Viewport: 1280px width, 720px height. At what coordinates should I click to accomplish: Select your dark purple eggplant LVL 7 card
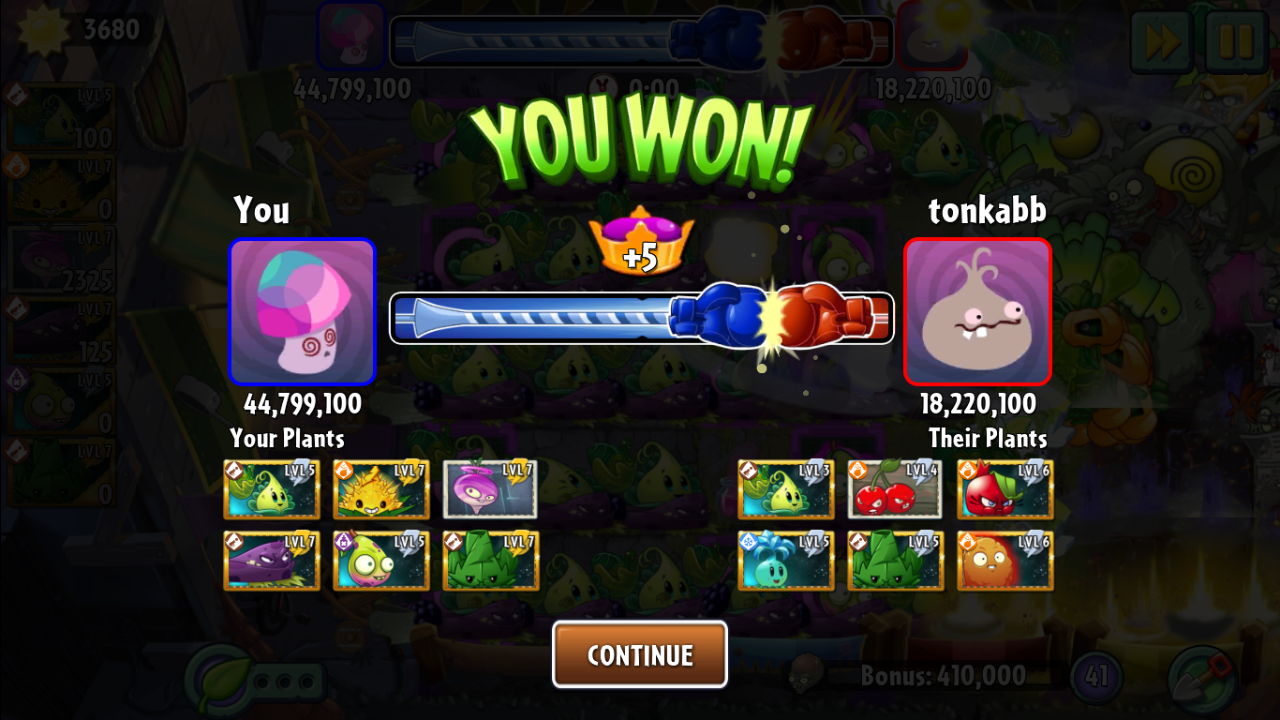271,560
